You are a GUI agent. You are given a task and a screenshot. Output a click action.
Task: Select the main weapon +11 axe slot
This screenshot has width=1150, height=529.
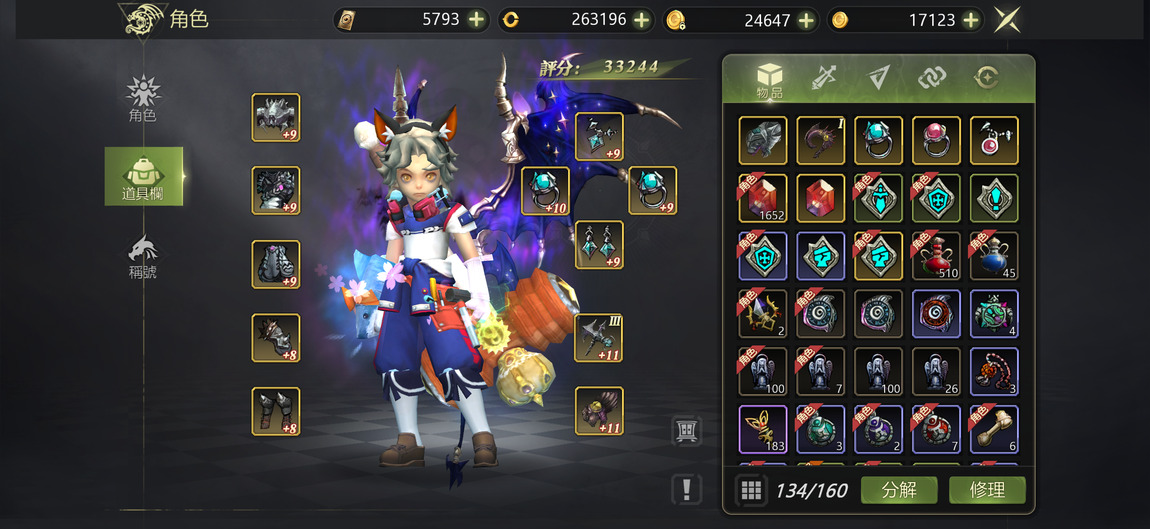tap(599, 337)
